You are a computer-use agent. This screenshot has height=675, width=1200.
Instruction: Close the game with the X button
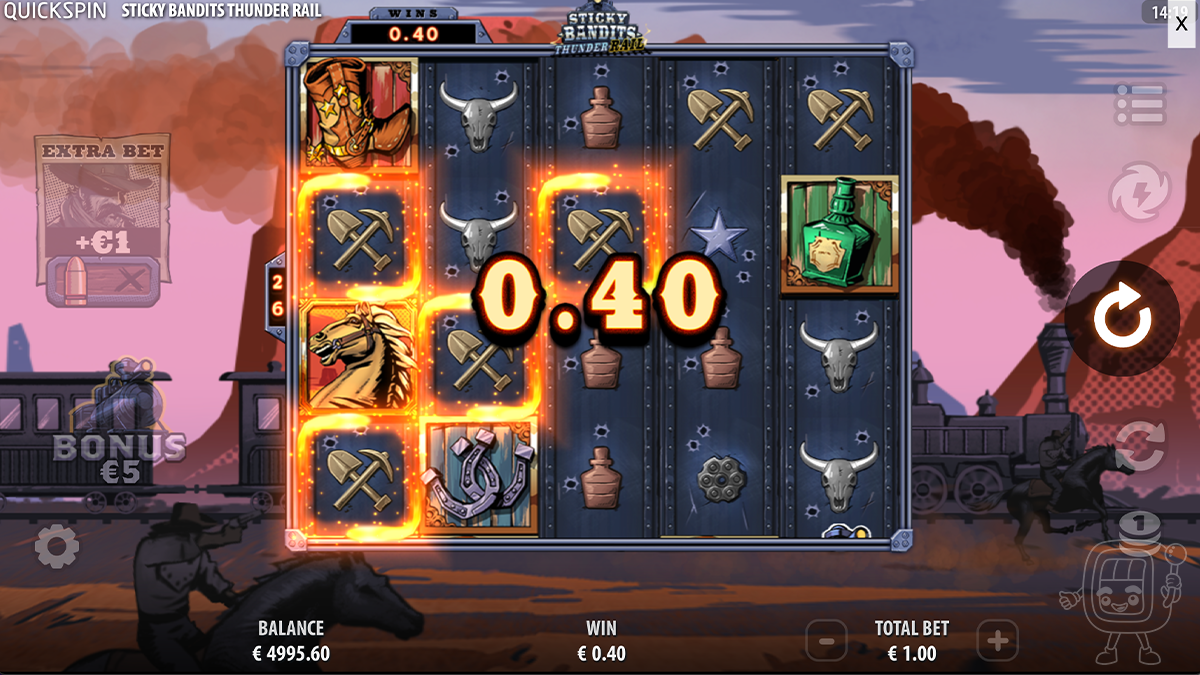[1181, 23]
